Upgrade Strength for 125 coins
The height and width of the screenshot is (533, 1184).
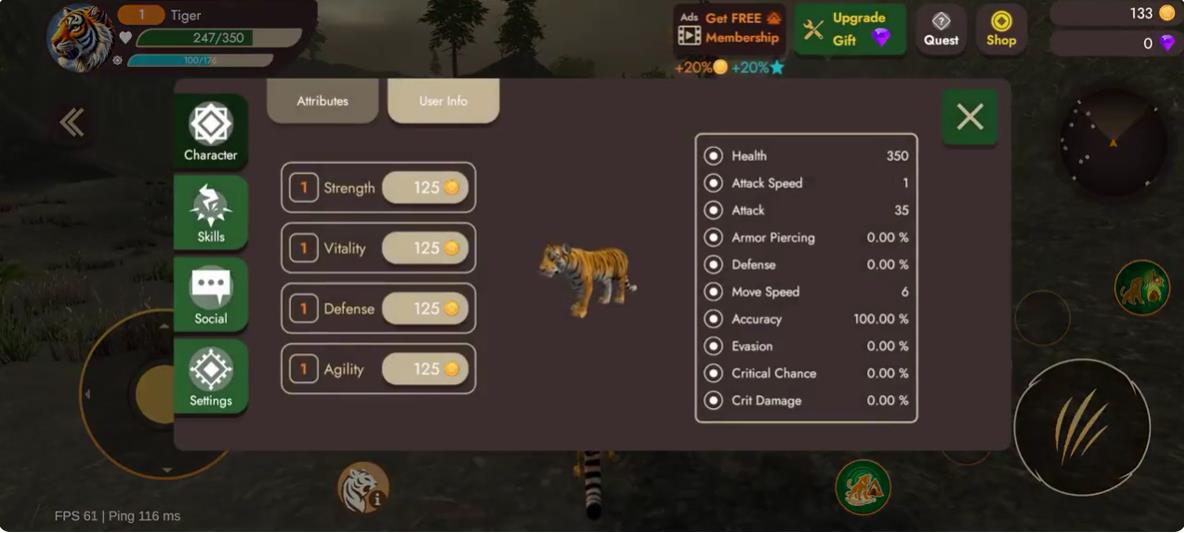pos(425,188)
